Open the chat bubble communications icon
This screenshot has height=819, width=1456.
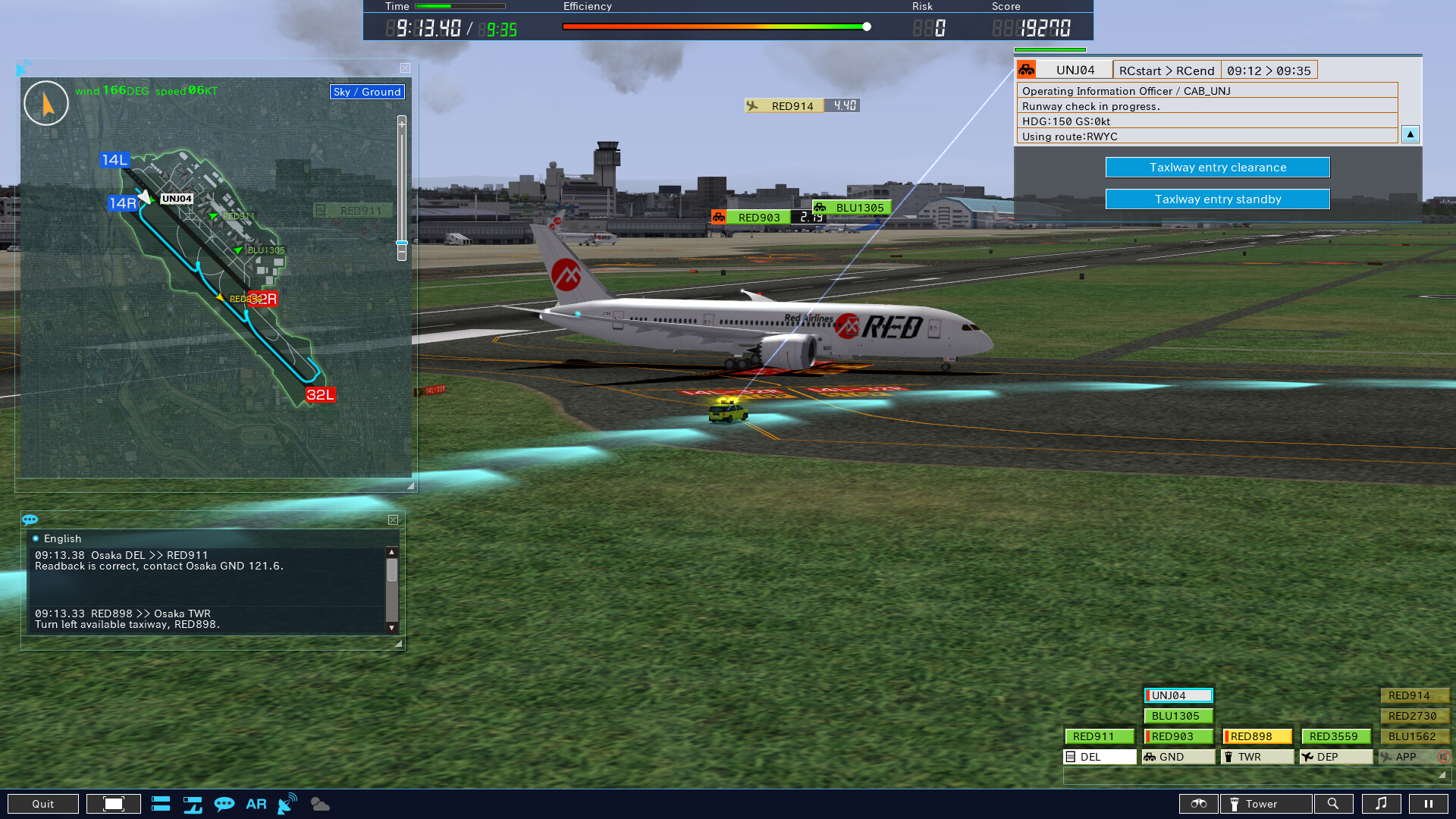[224, 804]
